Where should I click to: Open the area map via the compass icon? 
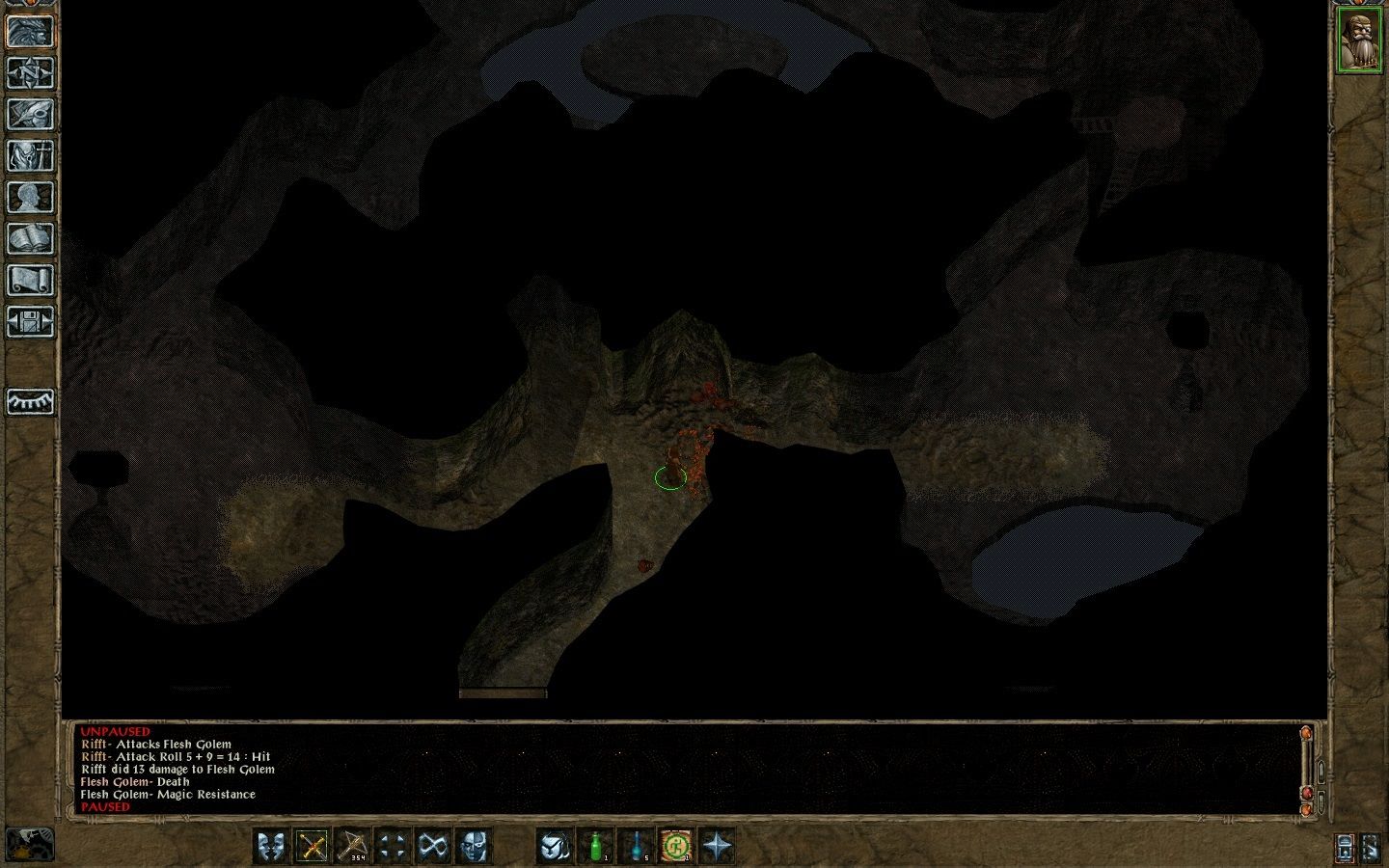[32, 72]
